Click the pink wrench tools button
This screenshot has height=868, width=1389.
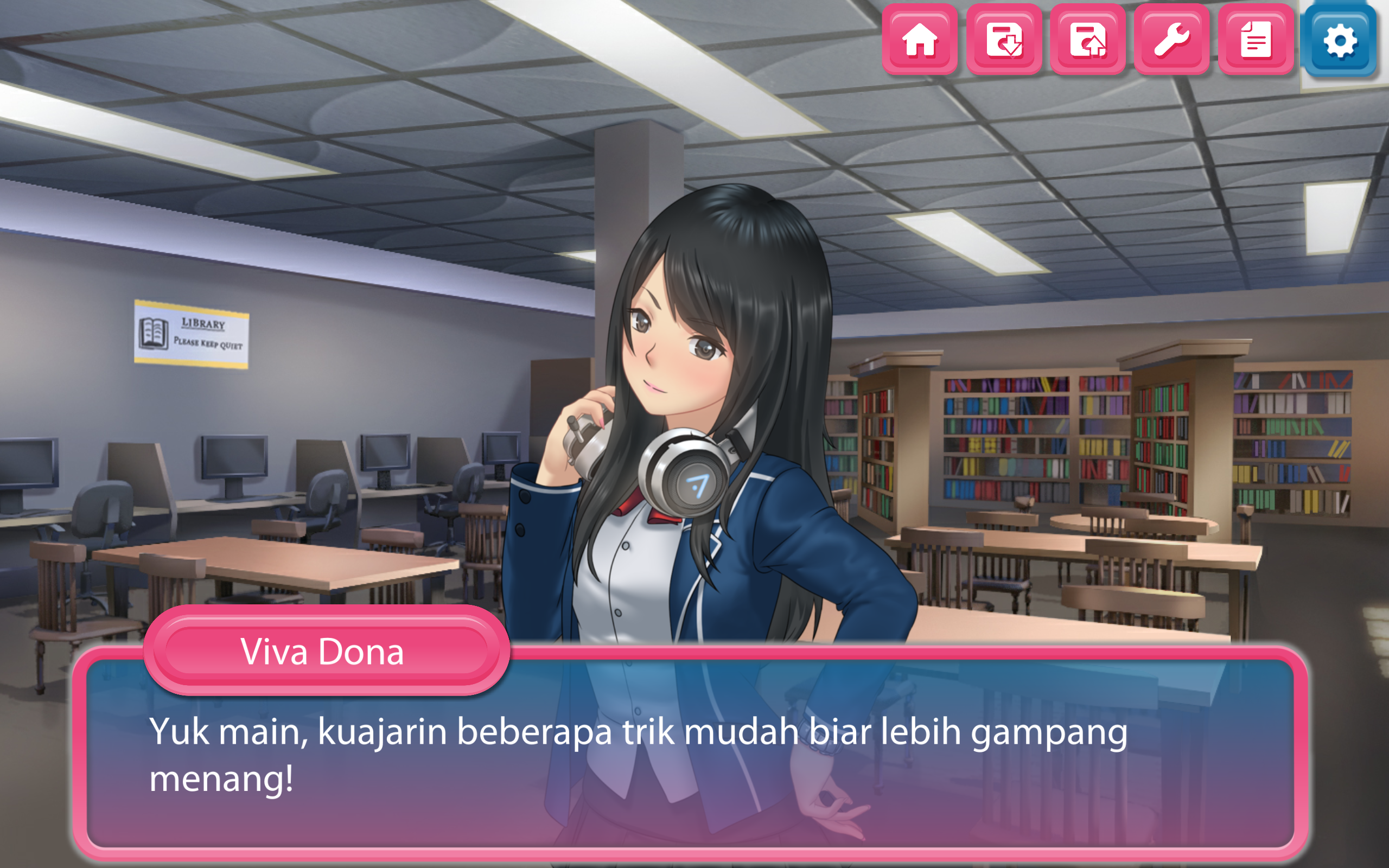[1171, 40]
